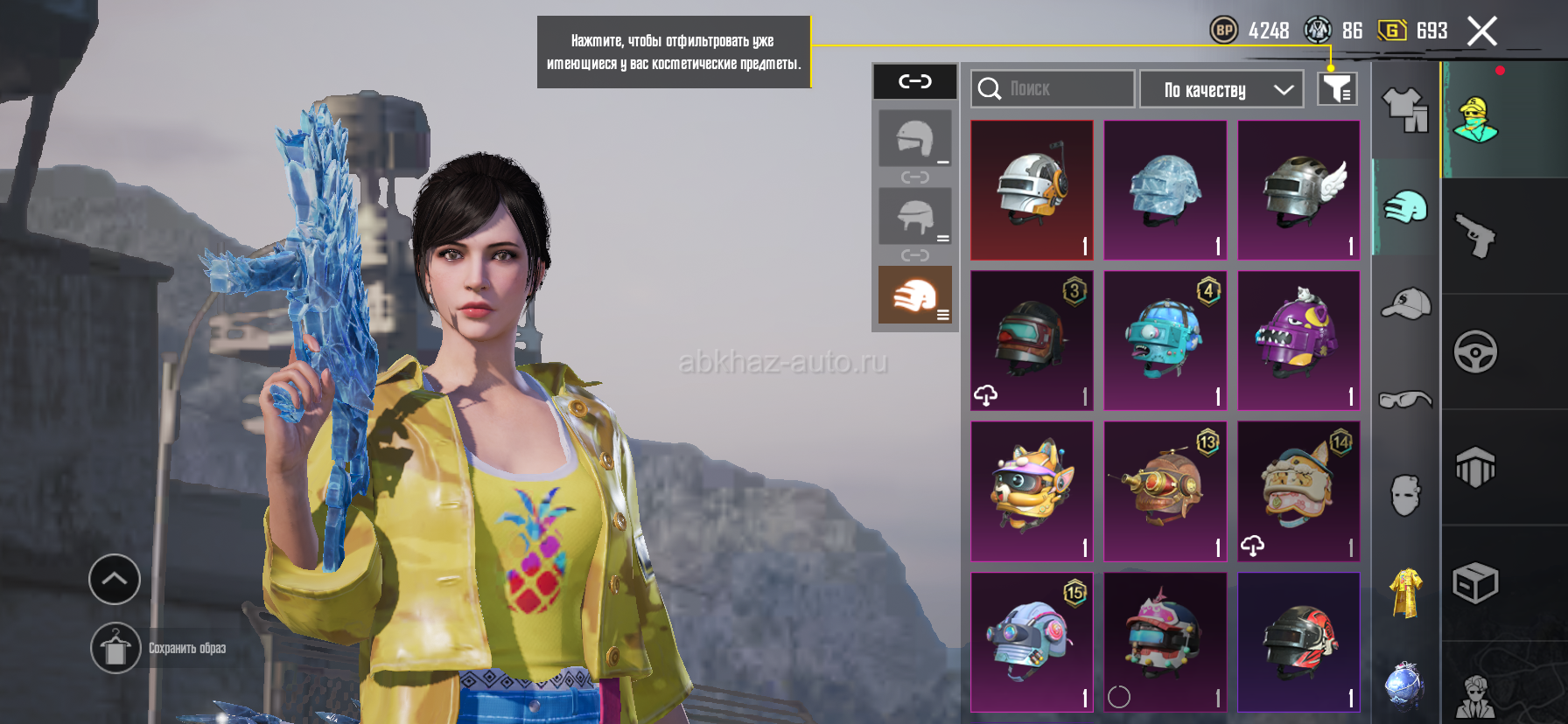Select the silver winged helmet
Viewport: 1568px width, 724px height.
coord(1298,190)
